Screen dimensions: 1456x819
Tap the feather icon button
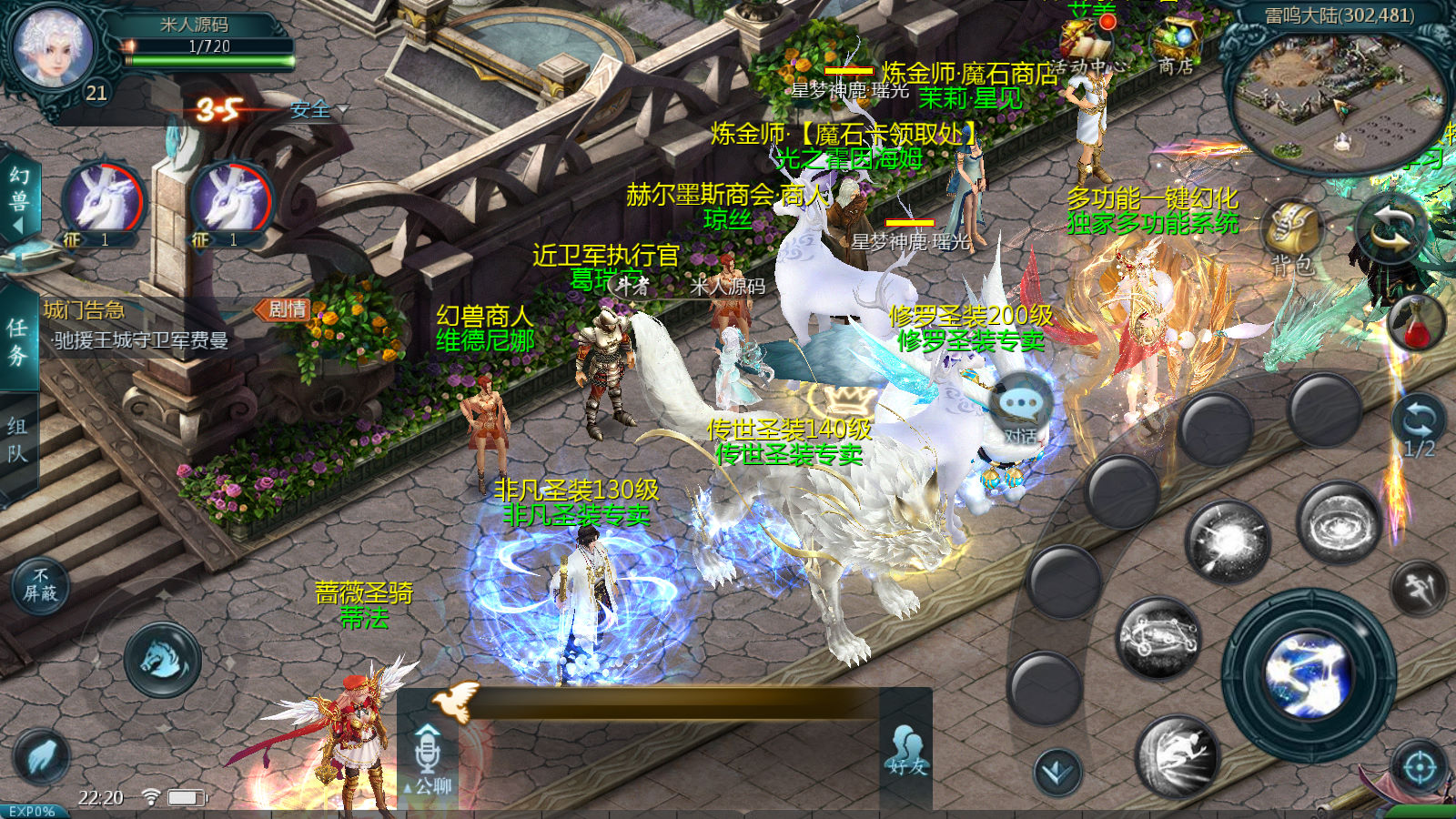click(41, 755)
